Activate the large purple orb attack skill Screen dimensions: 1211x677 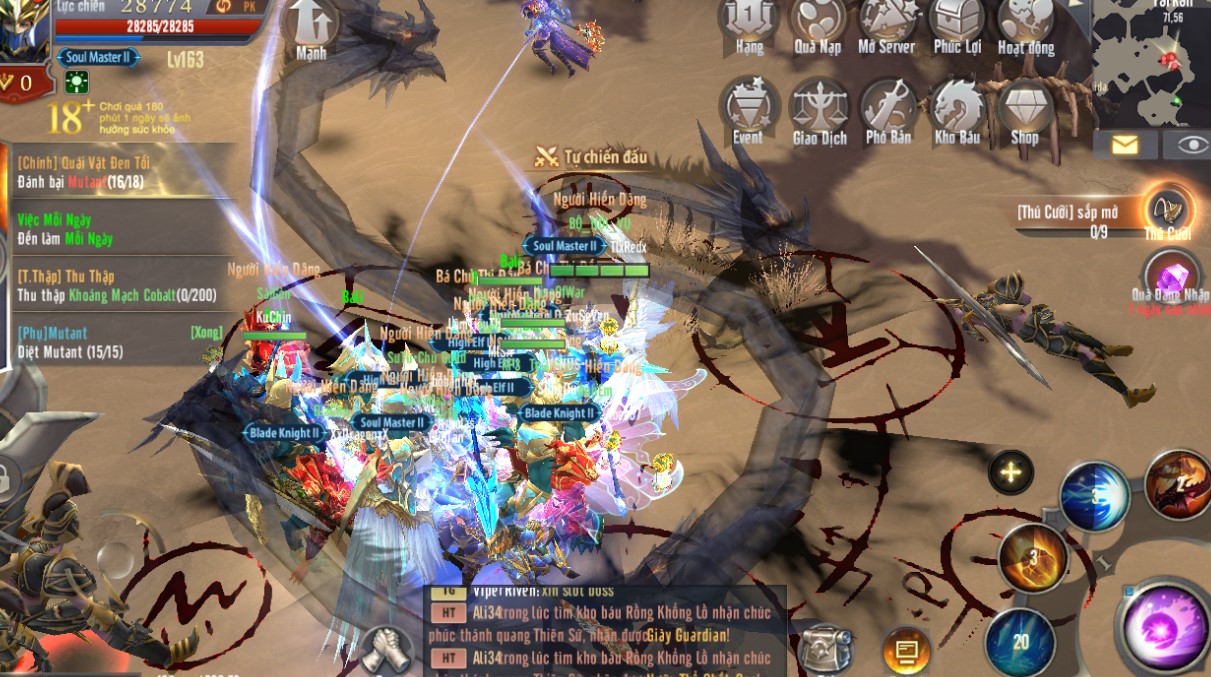(1163, 627)
